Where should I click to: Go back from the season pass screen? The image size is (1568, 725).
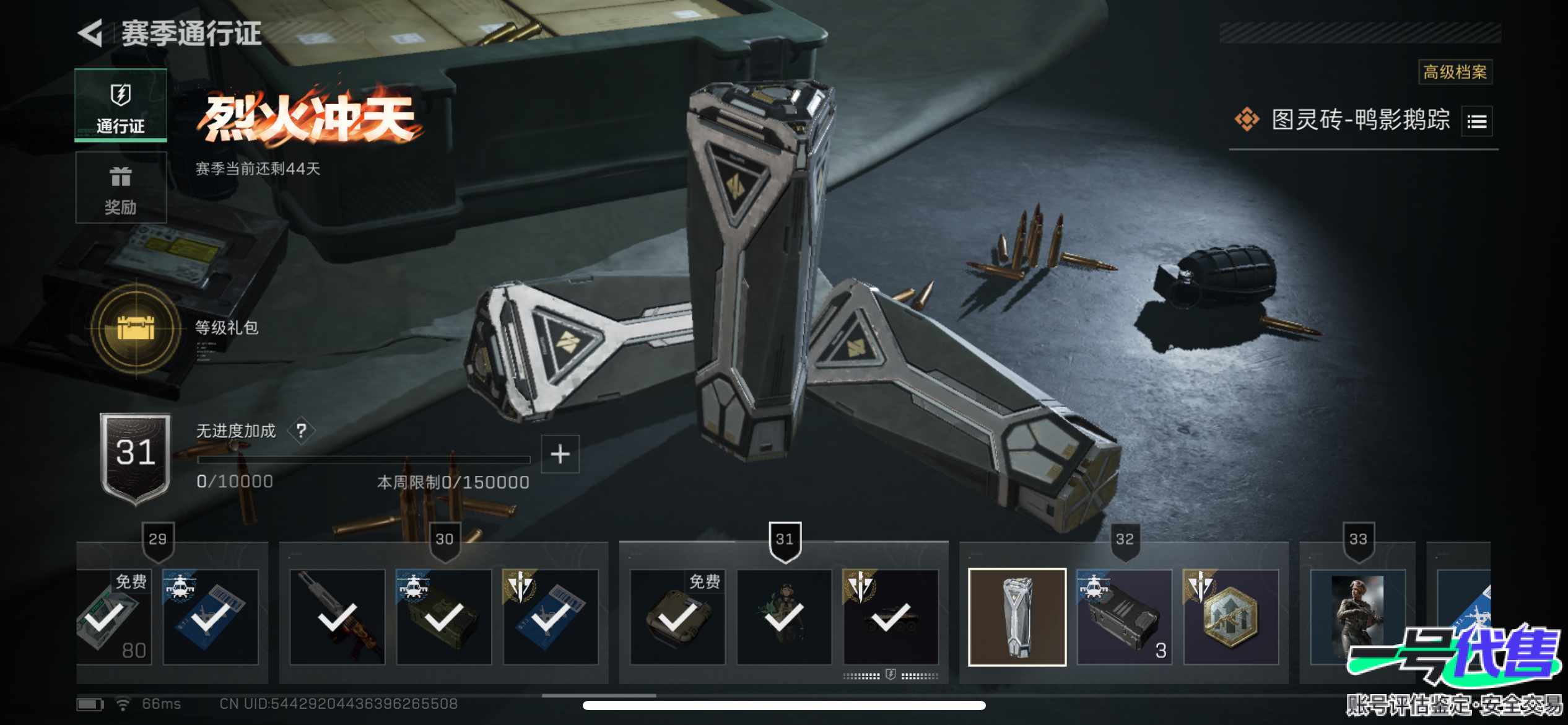pyautogui.click(x=91, y=32)
